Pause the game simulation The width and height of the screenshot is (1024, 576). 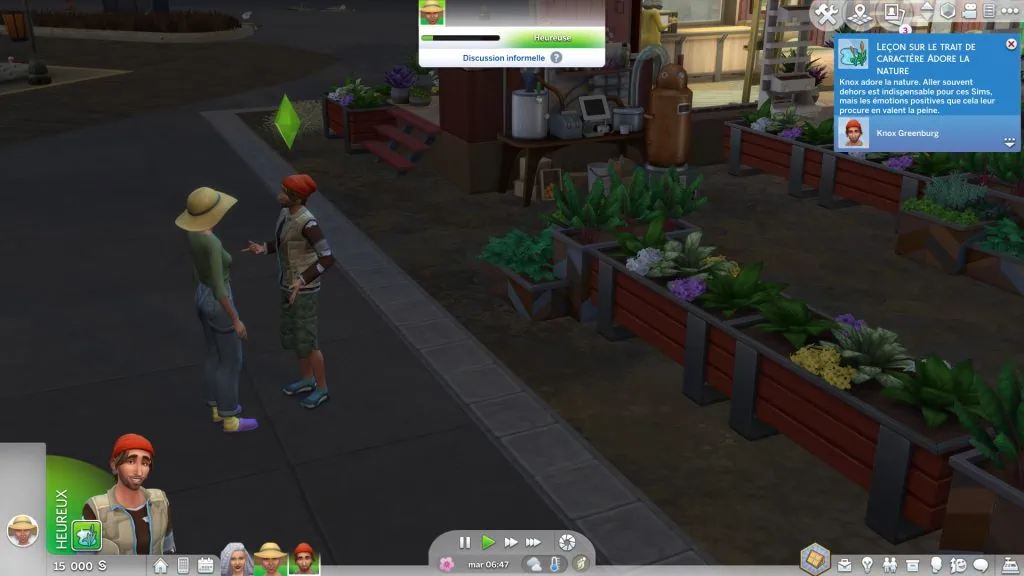tap(465, 542)
